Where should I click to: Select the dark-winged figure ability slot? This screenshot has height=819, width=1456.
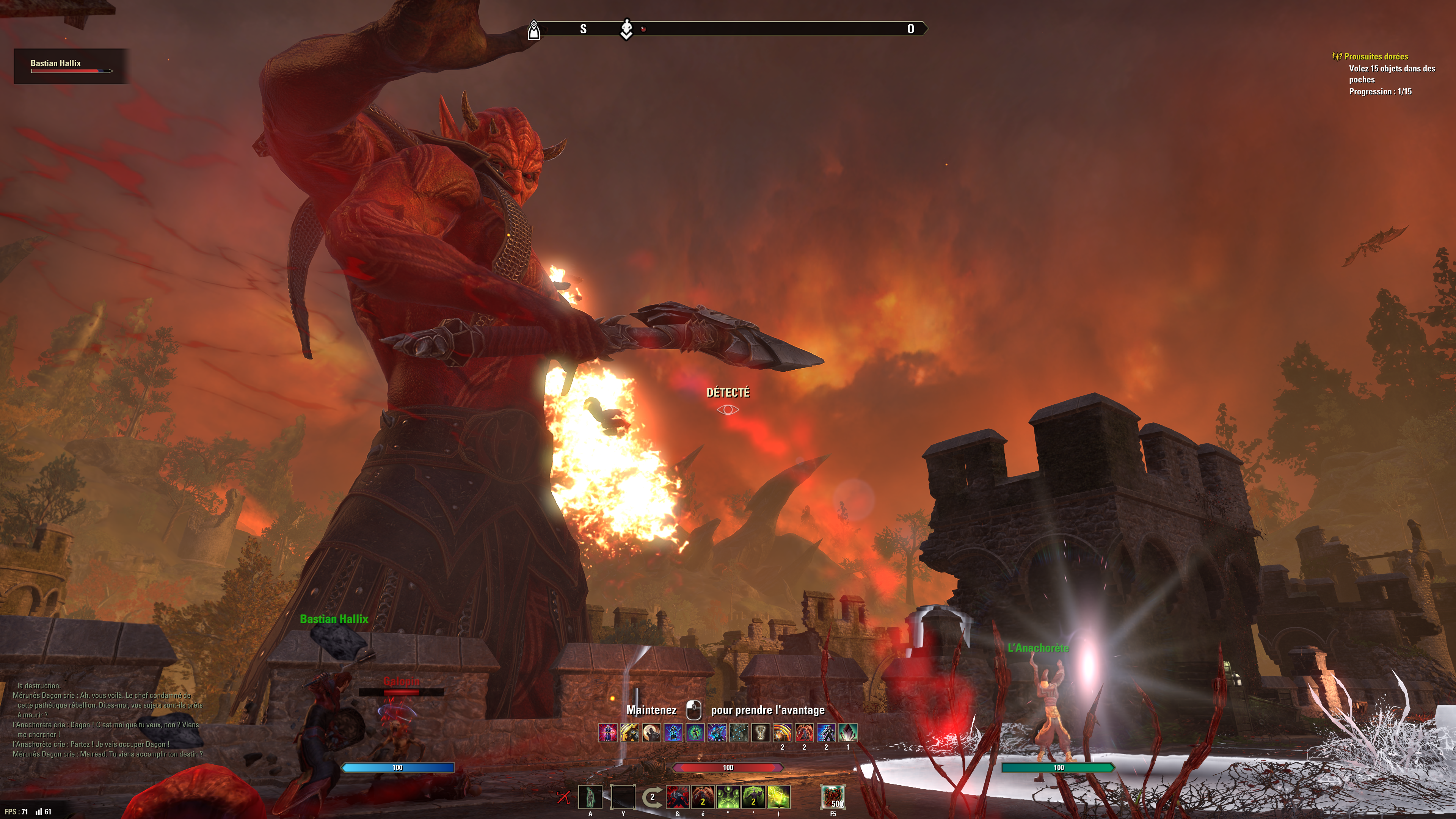[677, 797]
